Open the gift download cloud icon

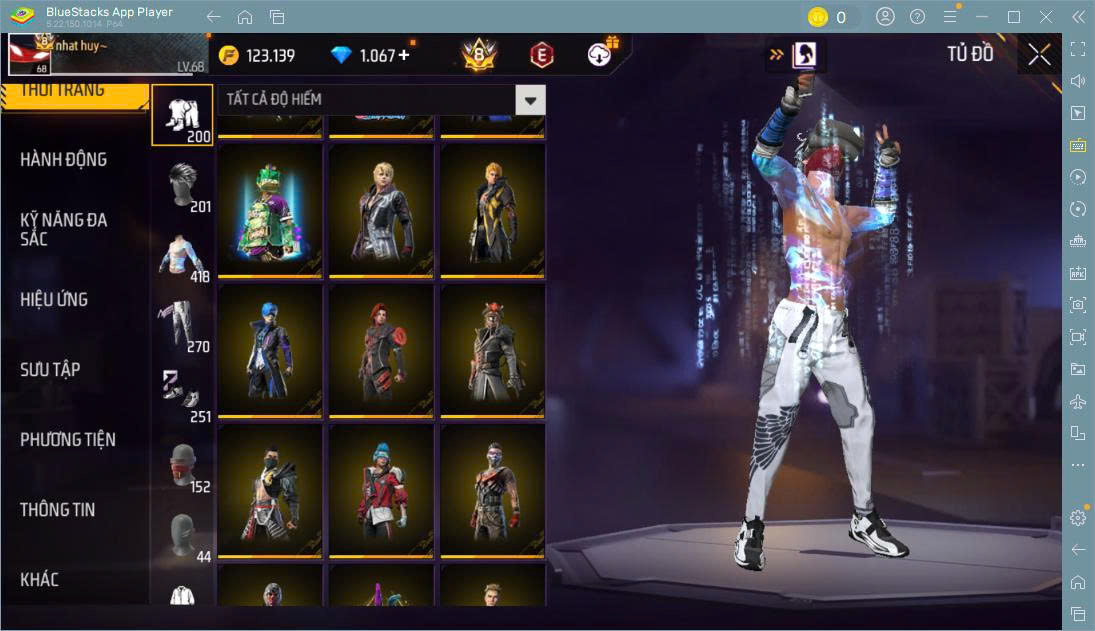click(x=600, y=55)
